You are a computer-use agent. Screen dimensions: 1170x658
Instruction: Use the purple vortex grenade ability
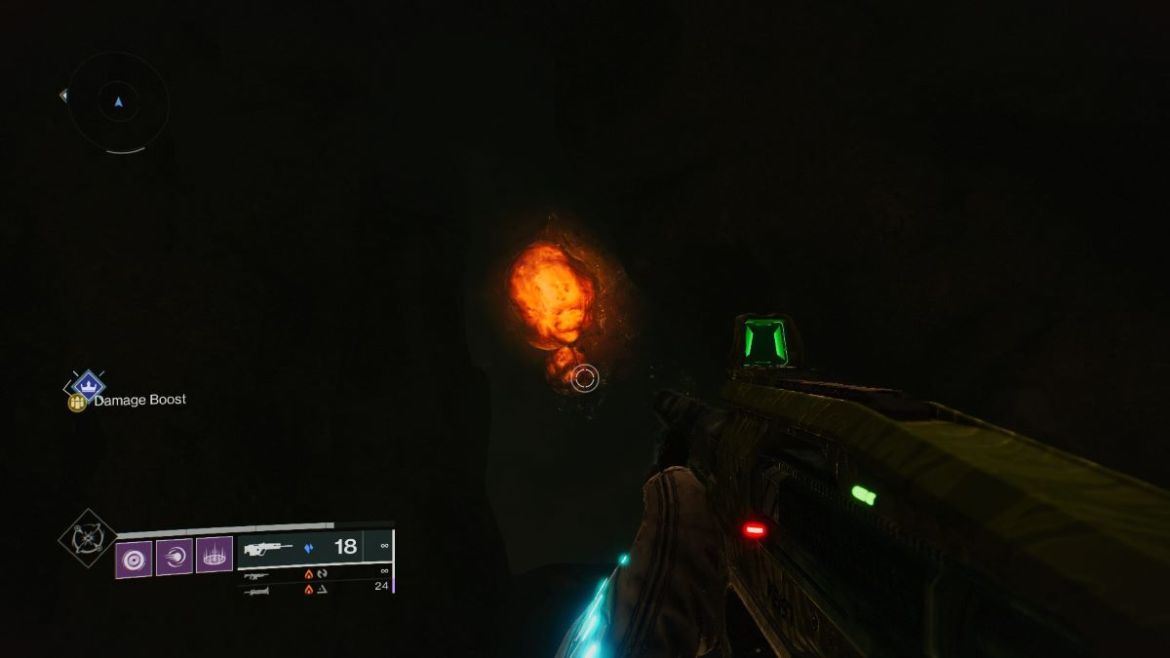(x=134, y=556)
